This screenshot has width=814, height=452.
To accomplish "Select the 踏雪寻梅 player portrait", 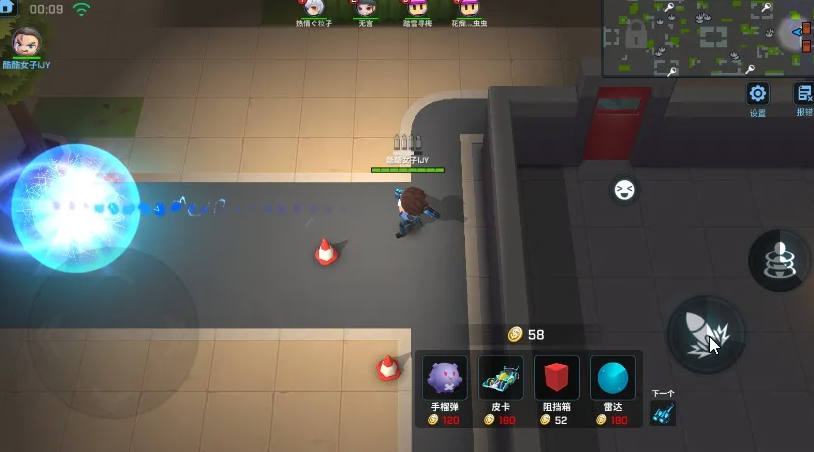I will point(416,9).
